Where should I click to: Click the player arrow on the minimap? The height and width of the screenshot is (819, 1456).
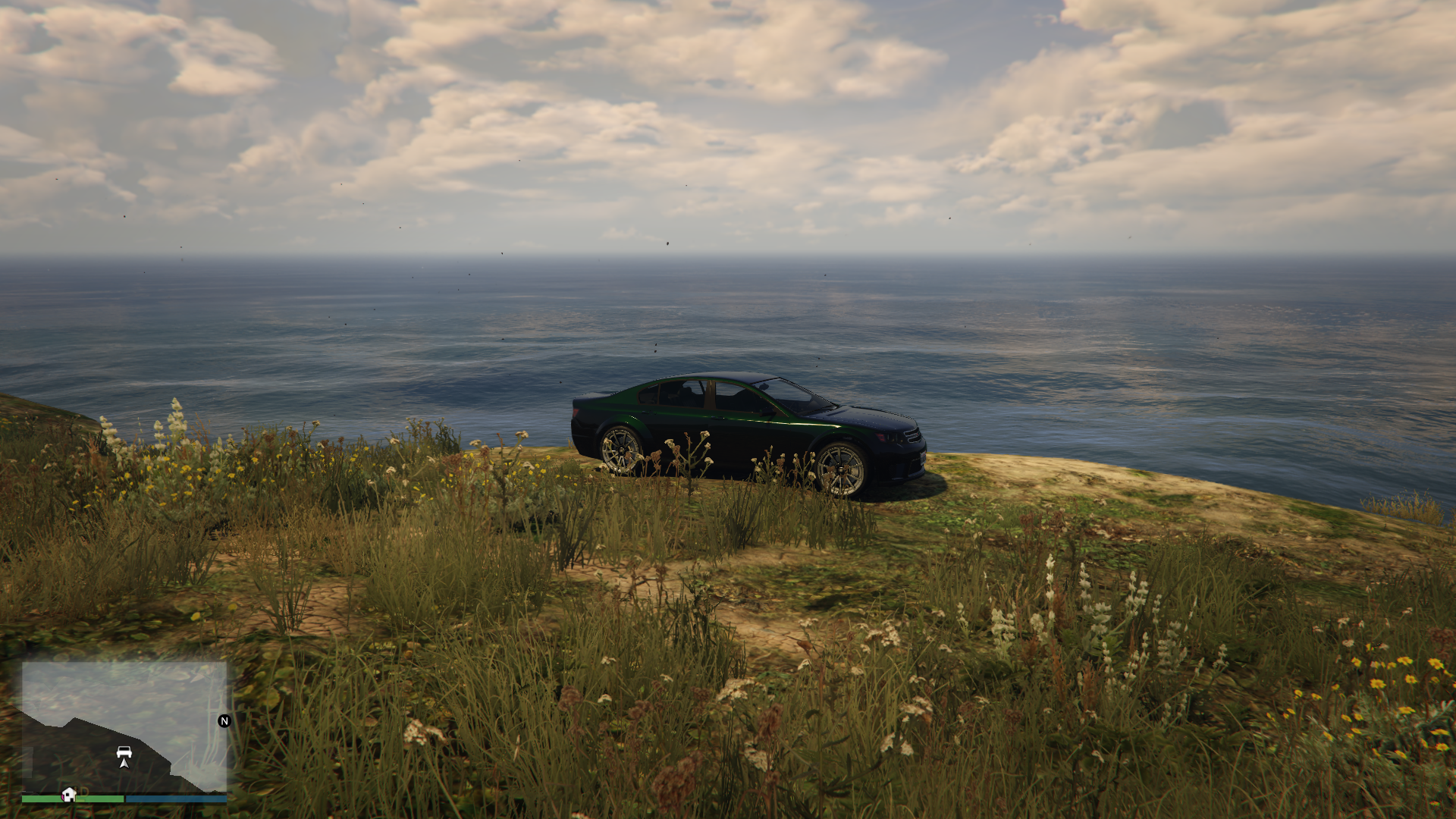(x=124, y=763)
